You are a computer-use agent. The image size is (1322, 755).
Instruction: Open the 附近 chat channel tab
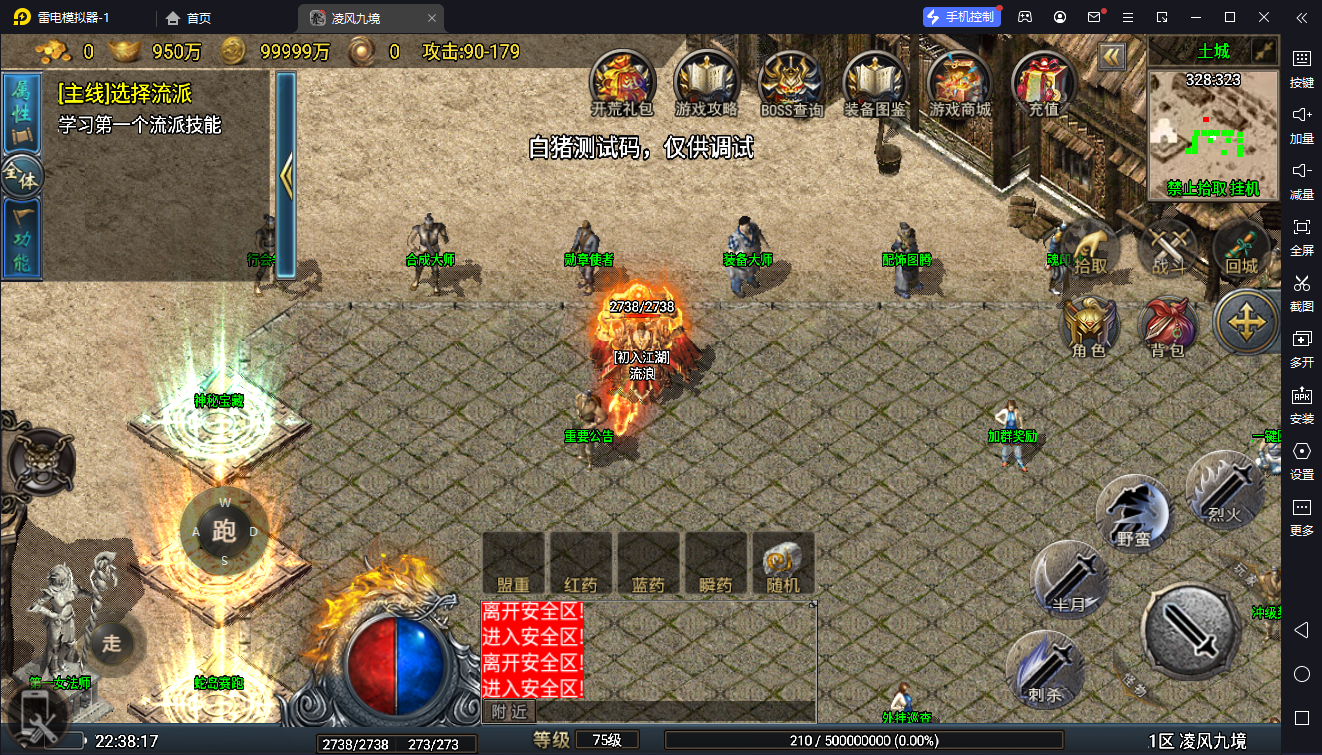509,711
